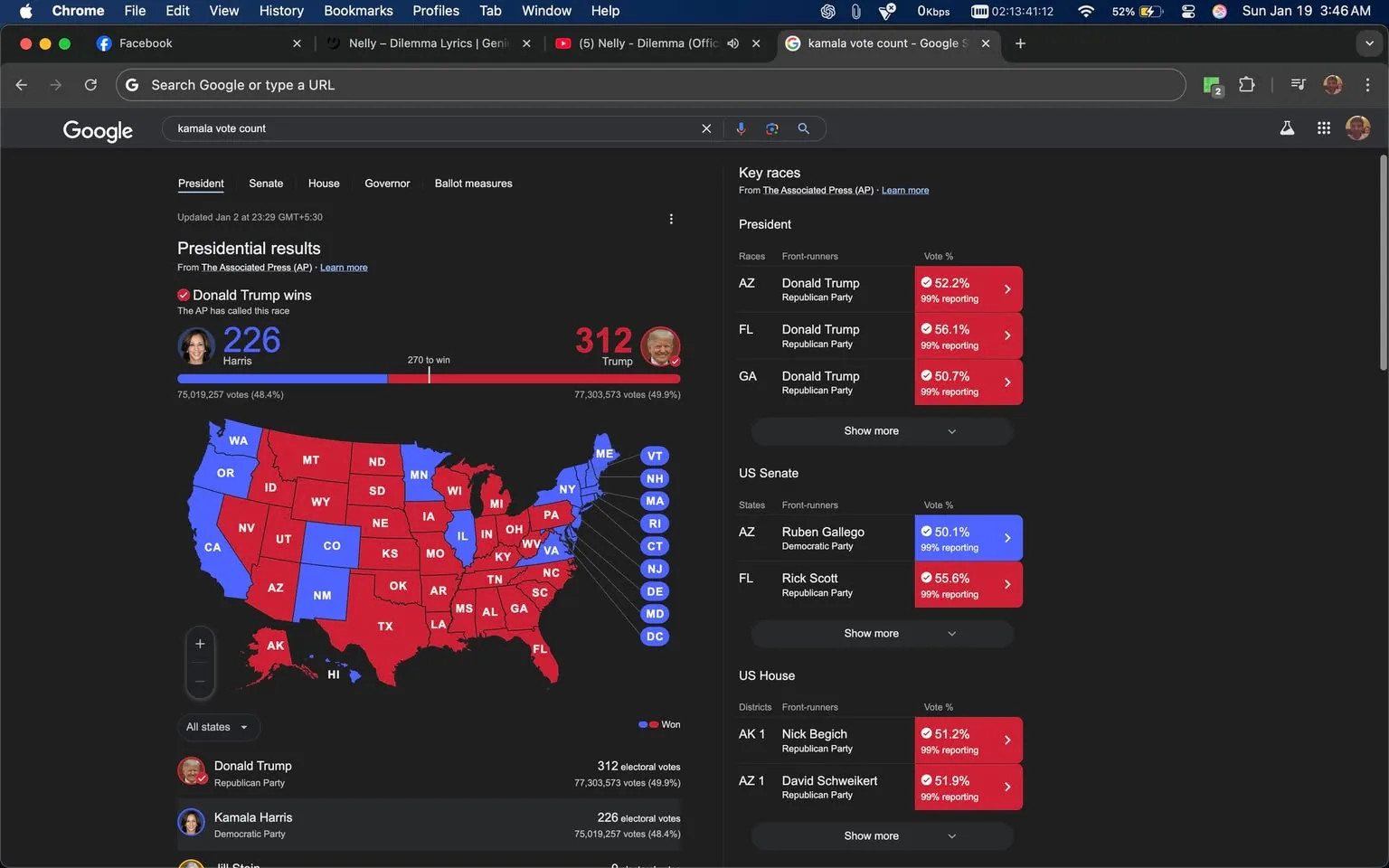Click the search magnifier icon
This screenshot has height=868, width=1389.
coord(803,127)
